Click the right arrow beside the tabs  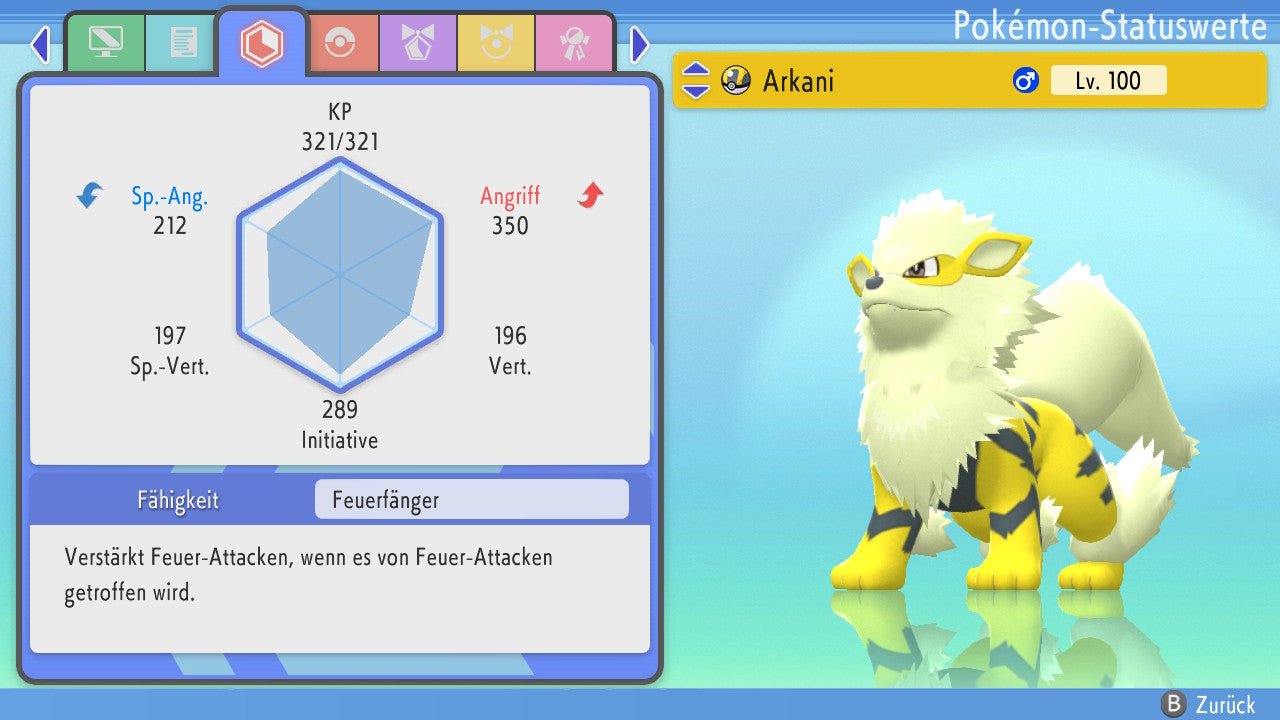[x=640, y=44]
